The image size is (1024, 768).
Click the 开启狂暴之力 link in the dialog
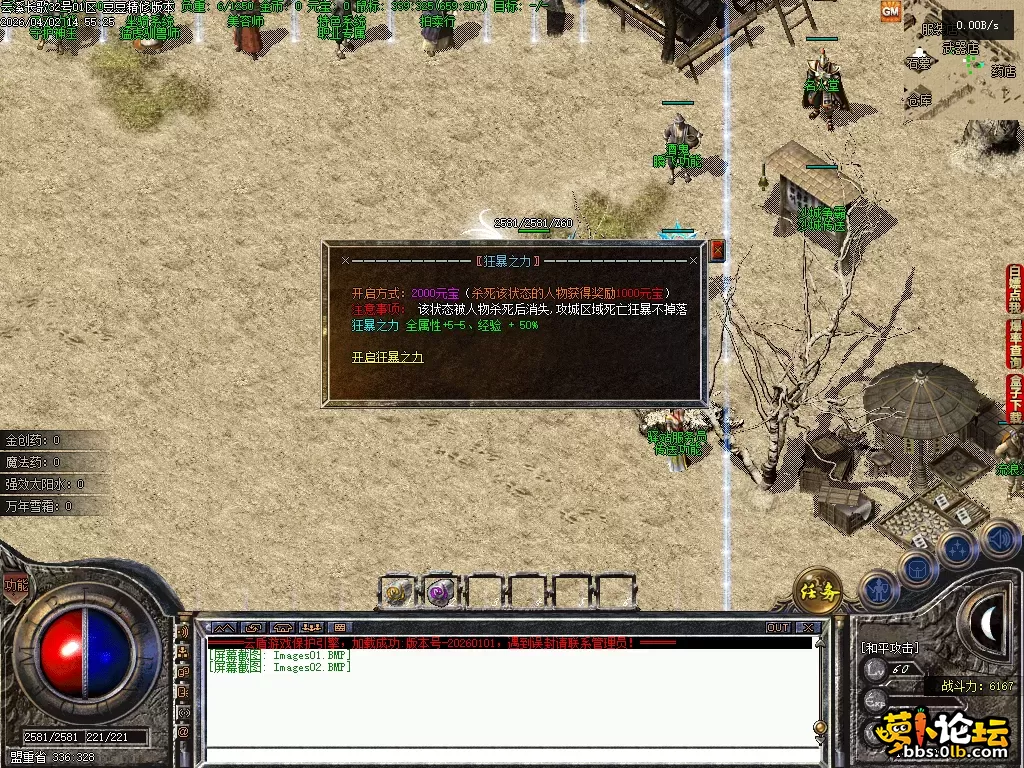387,357
